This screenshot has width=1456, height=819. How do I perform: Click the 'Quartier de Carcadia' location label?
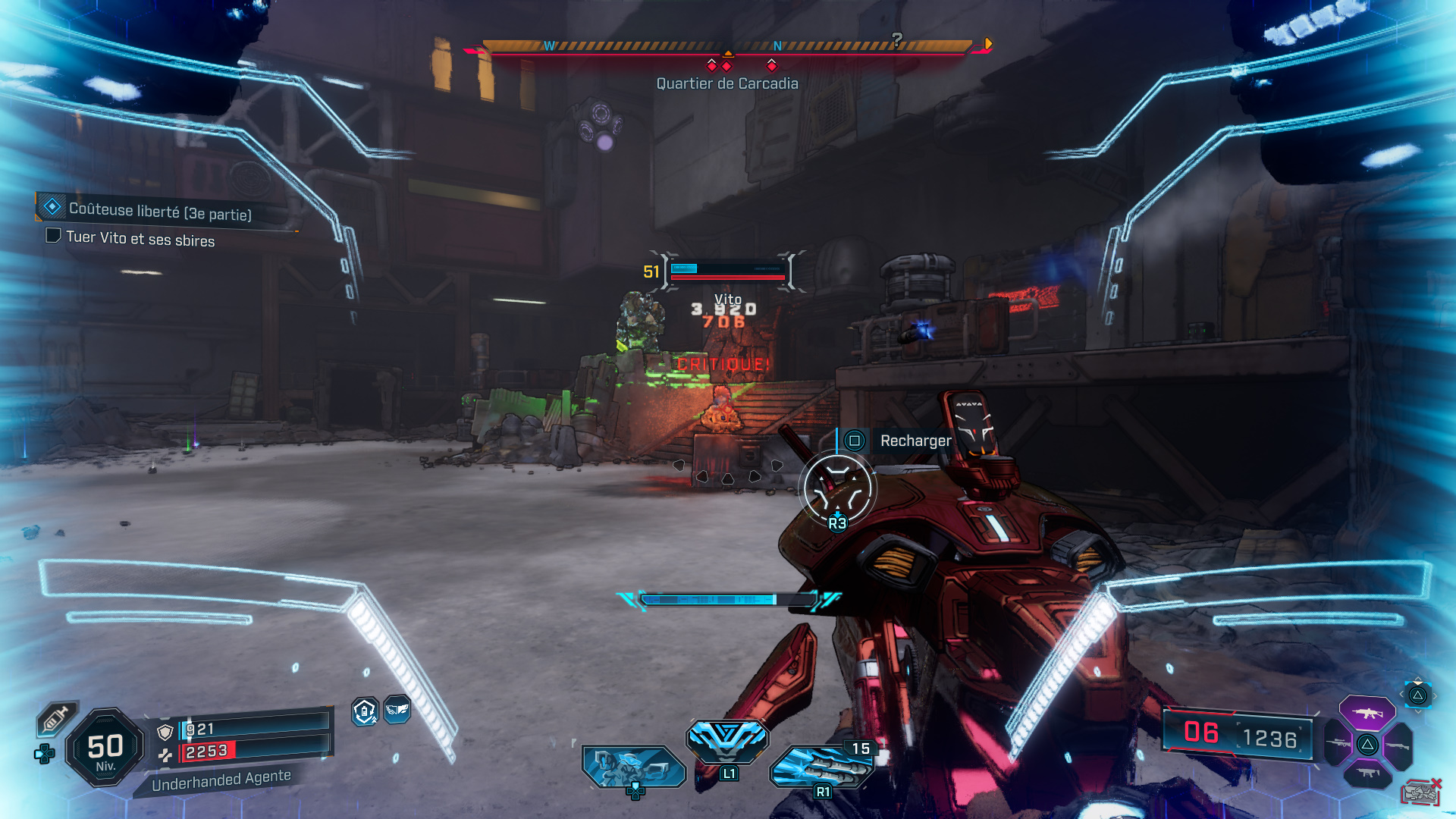coord(726,83)
